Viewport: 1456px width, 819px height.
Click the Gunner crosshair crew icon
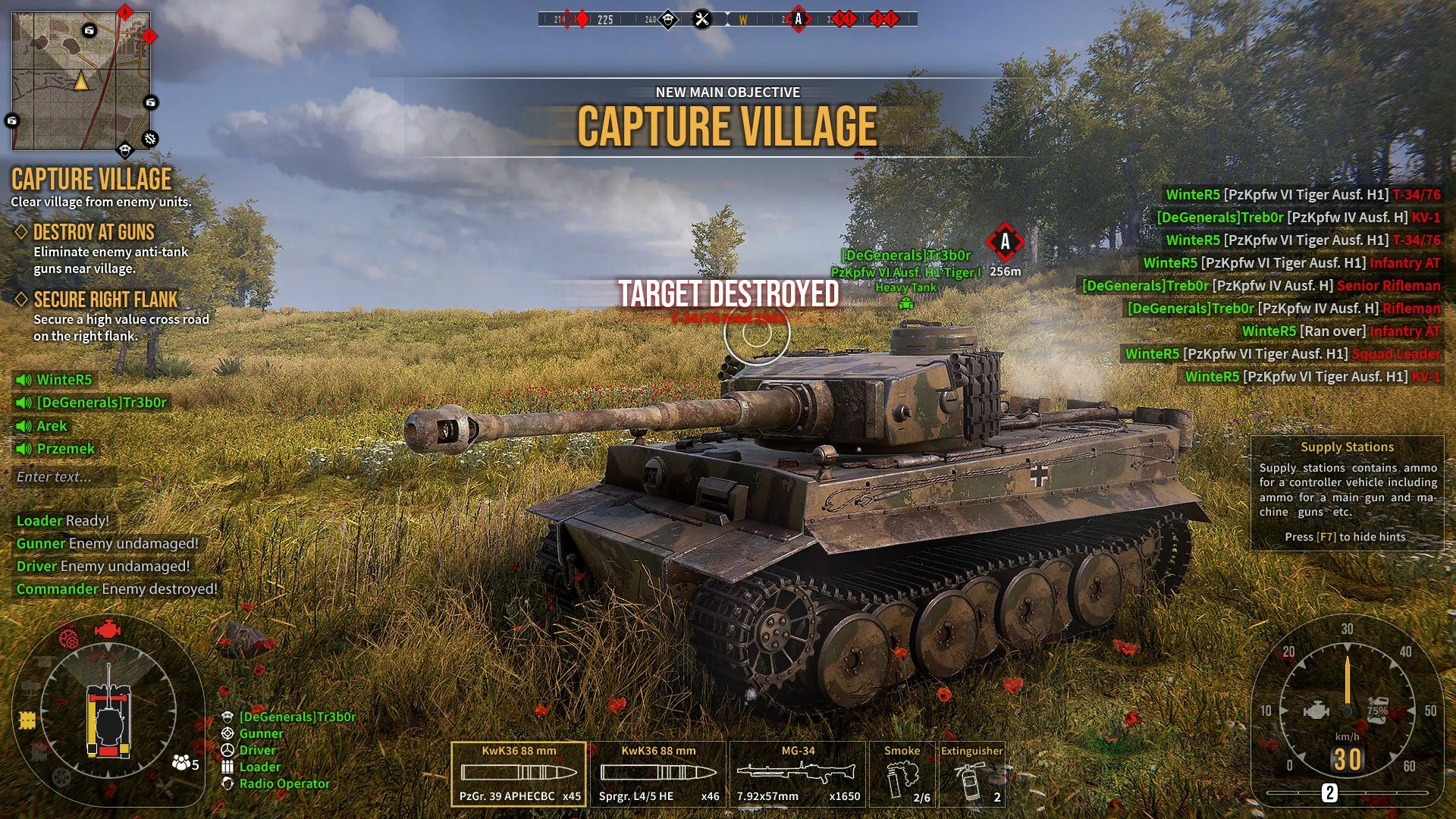click(226, 733)
